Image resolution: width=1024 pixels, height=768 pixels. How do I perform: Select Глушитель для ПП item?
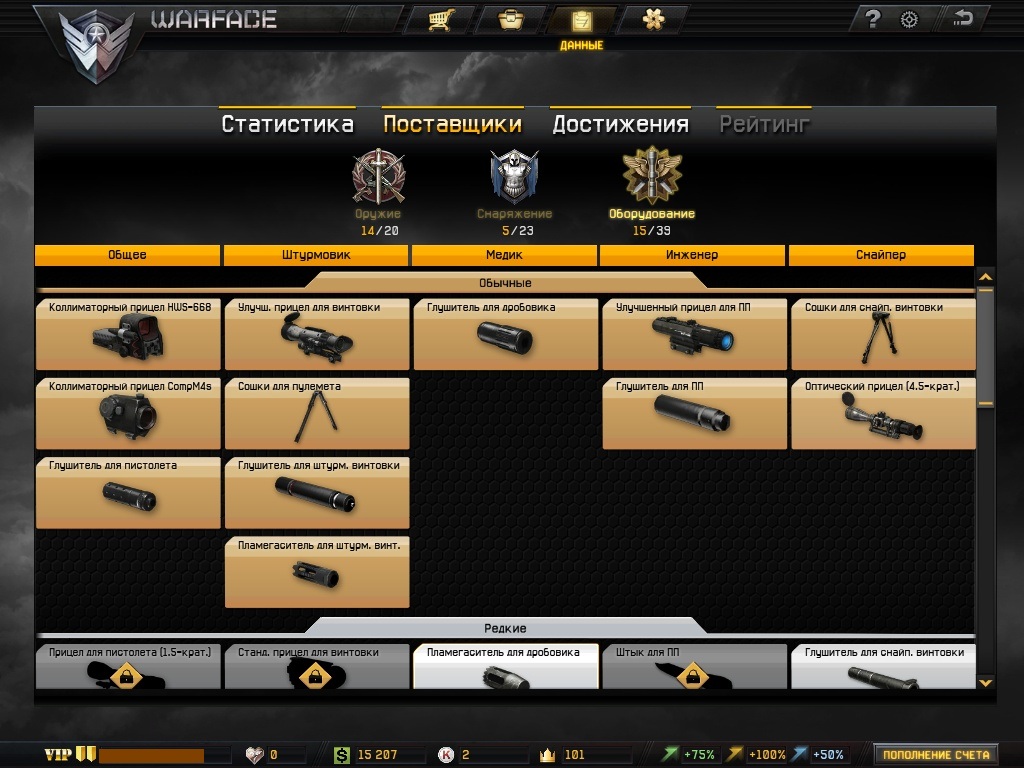pyautogui.click(x=694, y=413)
